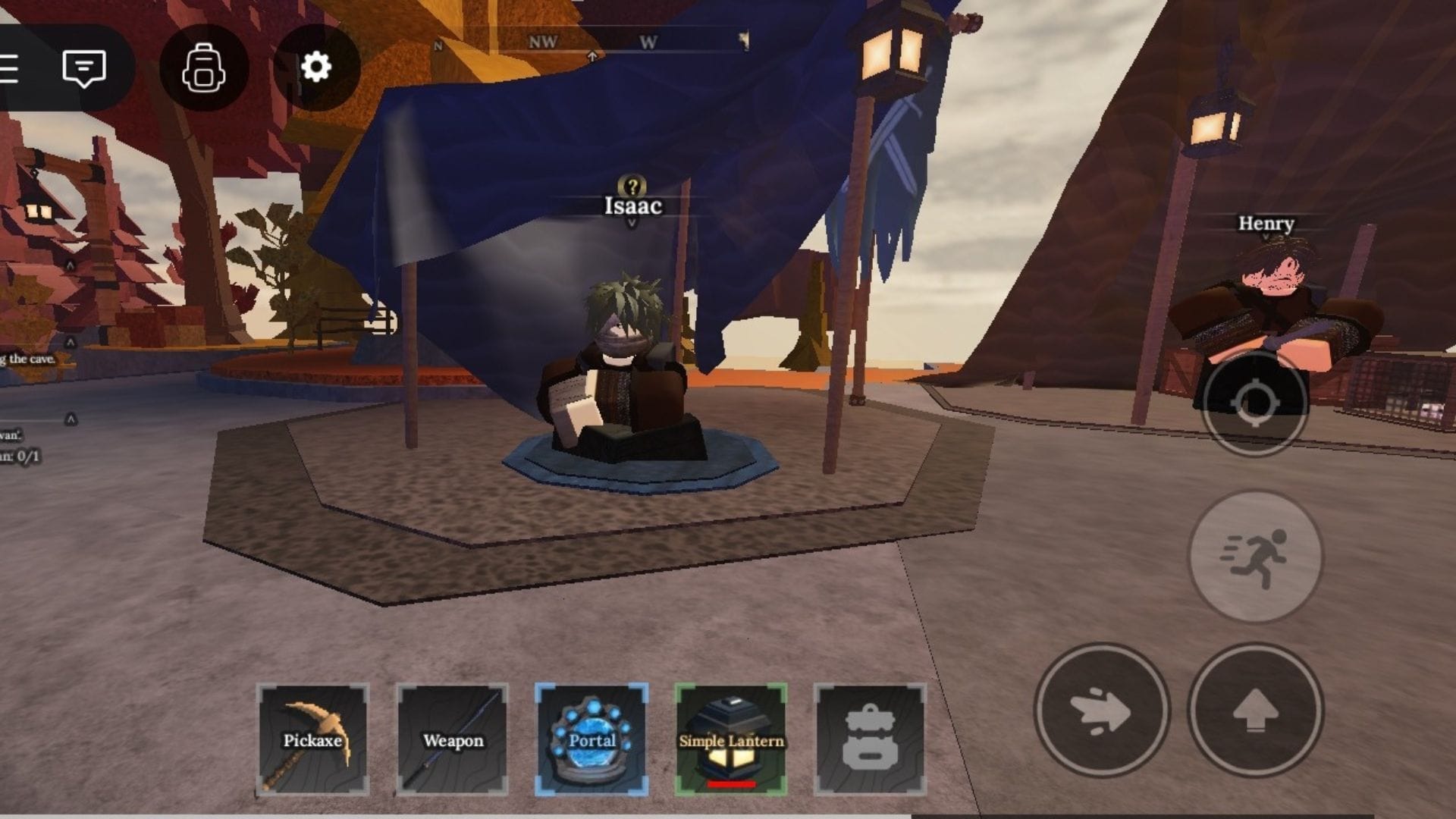
Task: Collapse chat with the upper chevron arrow
Action: [x=71, y=343]
